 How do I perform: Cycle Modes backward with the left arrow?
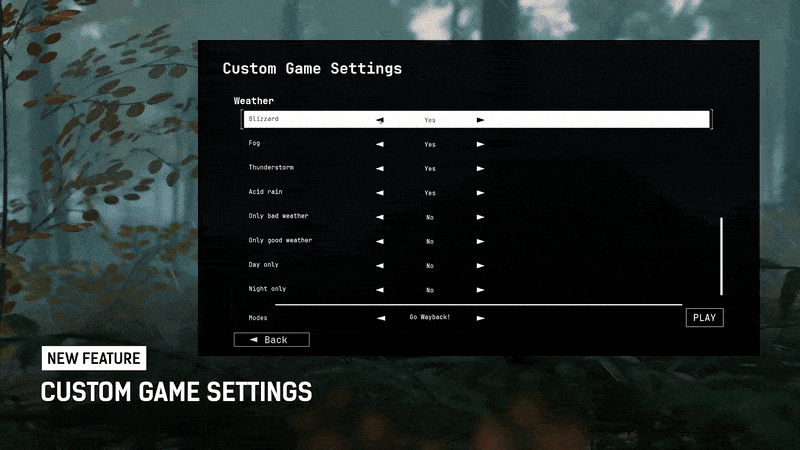(x=381, y=318)
